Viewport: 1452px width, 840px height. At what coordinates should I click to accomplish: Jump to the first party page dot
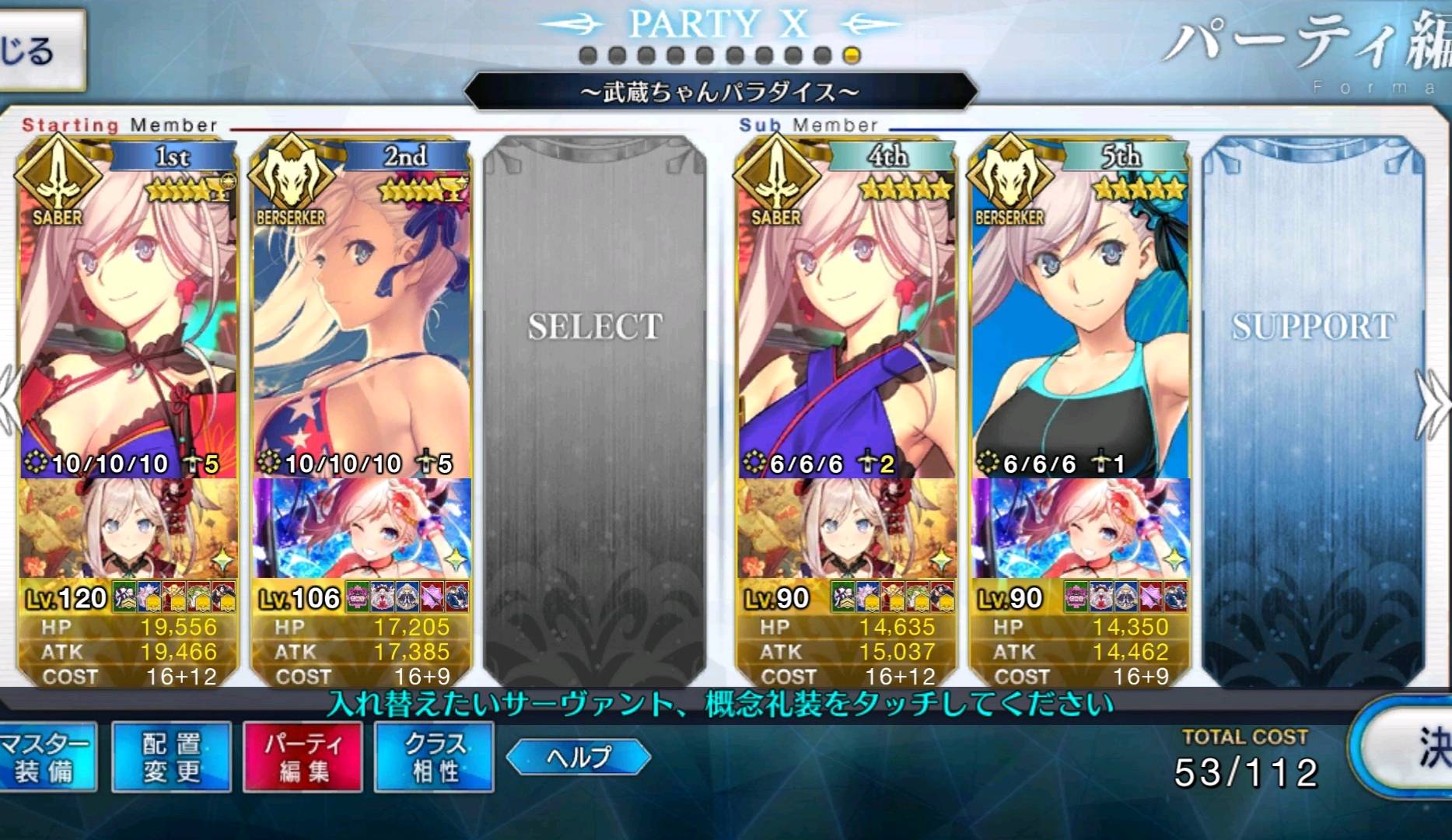588,56
